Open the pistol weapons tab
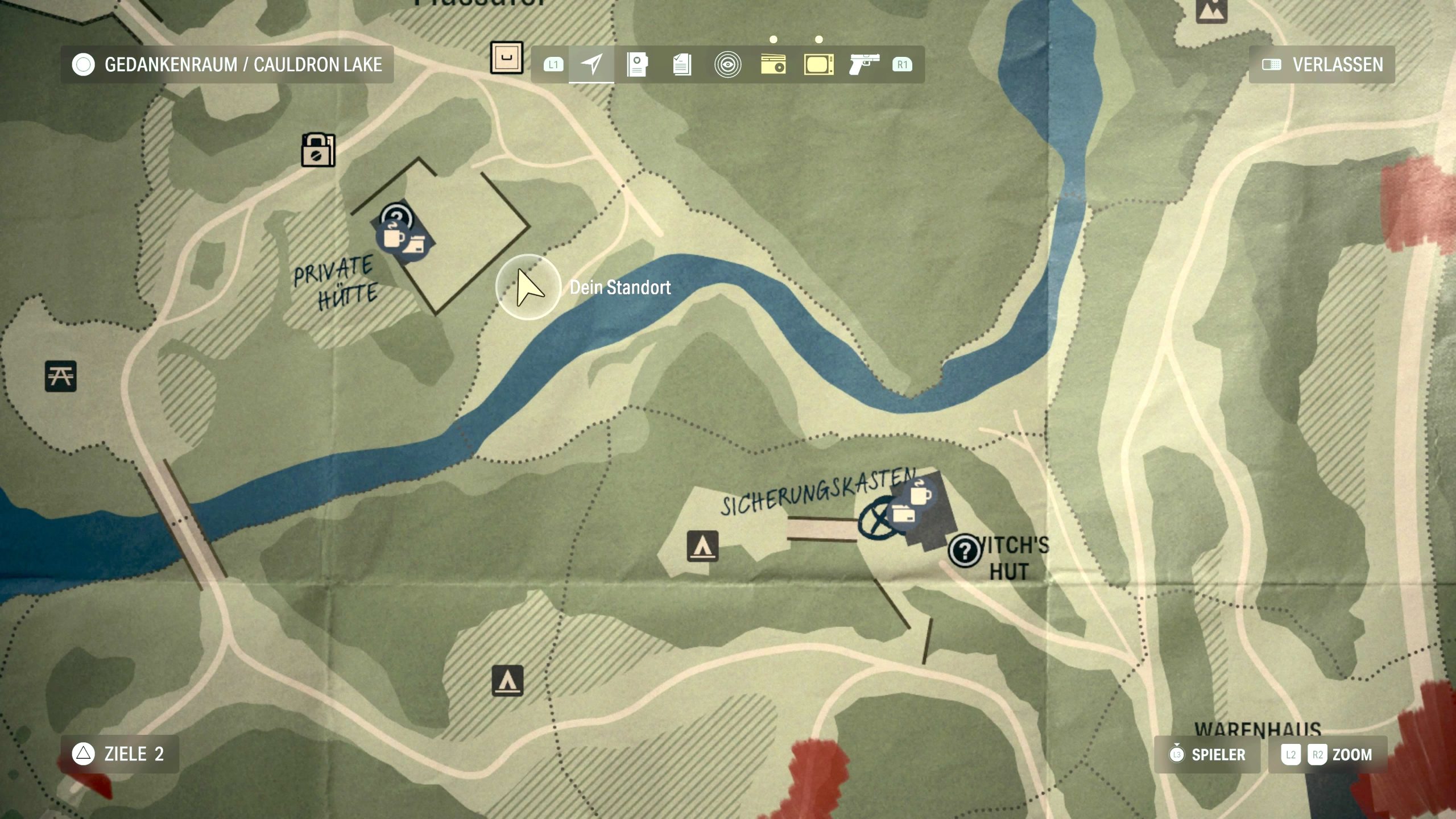The image size is (1456, 819). tap(863, 64)
